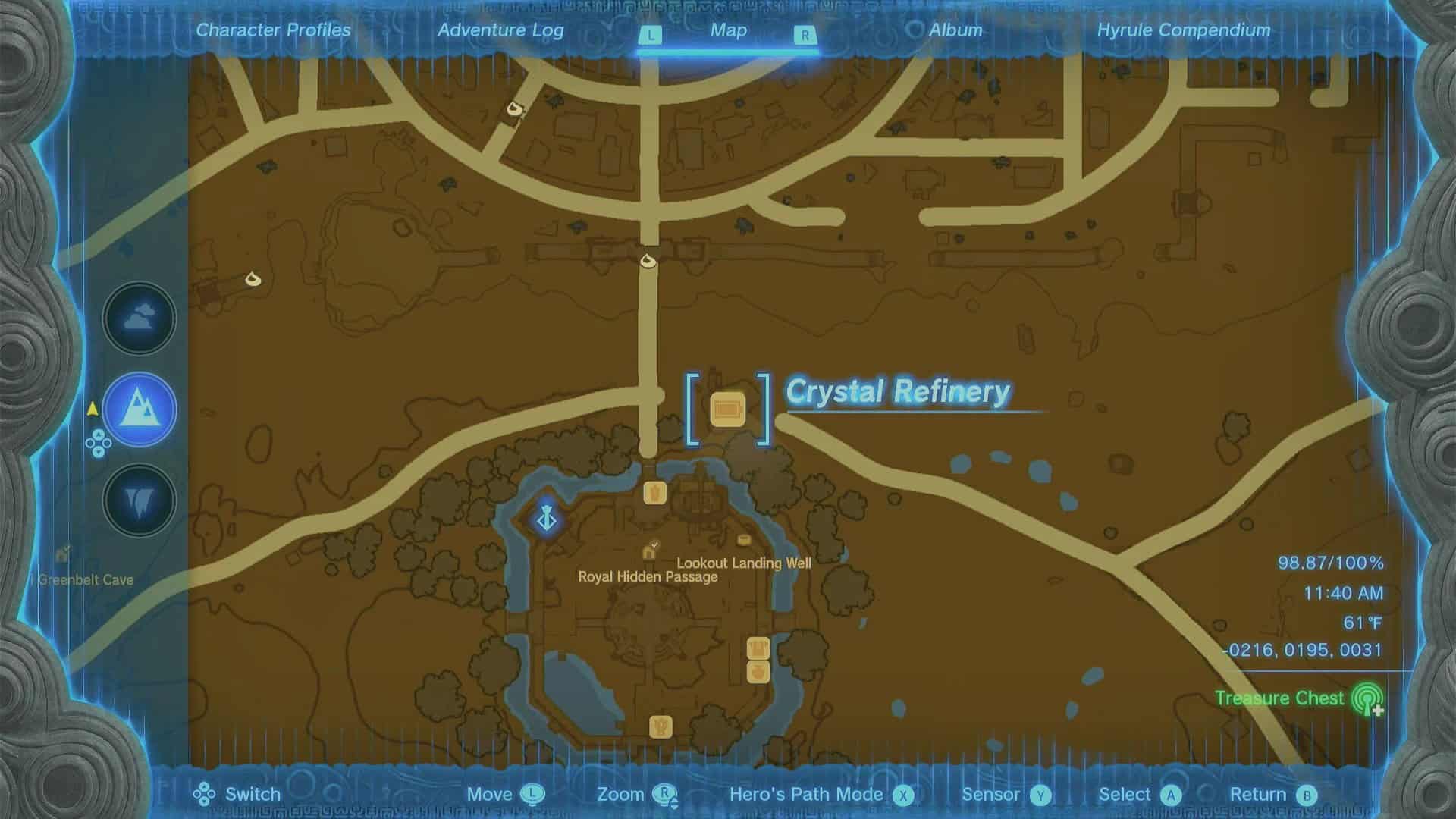The width and height of the screenshot is (1456, 819).
Task: Switch to the Hyrule Compendium tab
Action: pyautogui.click(x=1183, y=30)
